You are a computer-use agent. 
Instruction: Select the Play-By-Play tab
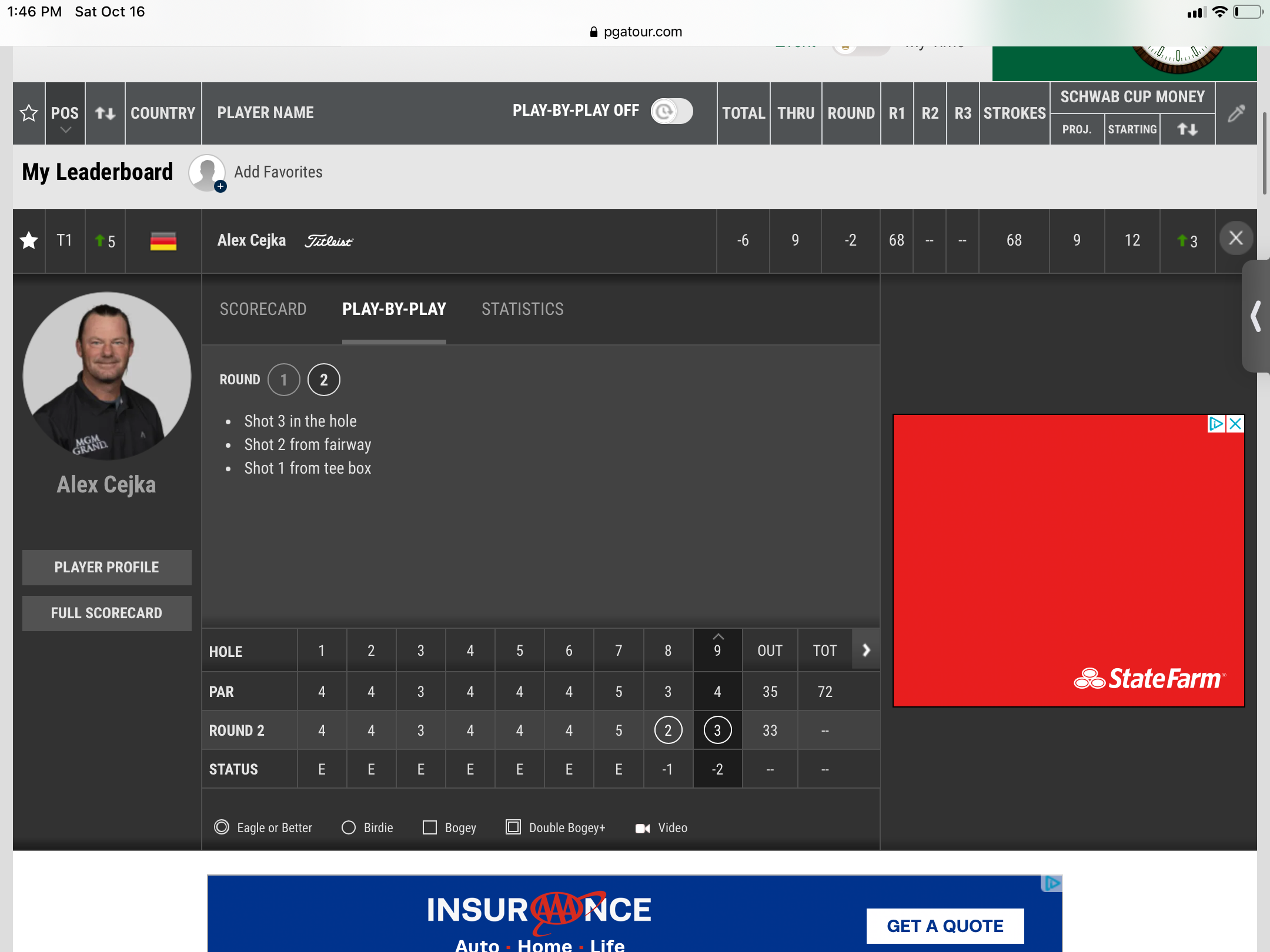(x=394, y=309)
